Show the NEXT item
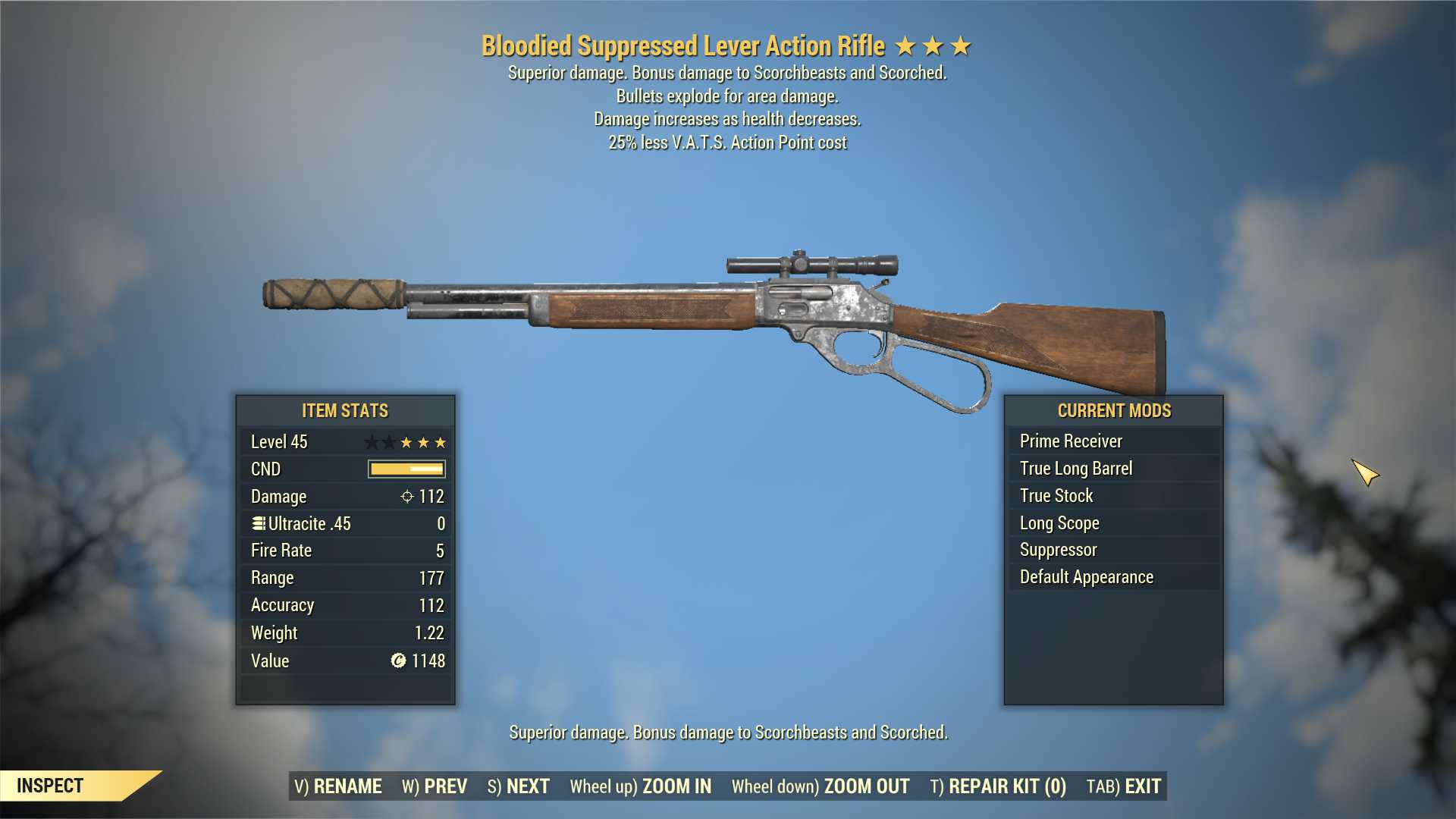1456x819 pixels. (x=519, y=786)
